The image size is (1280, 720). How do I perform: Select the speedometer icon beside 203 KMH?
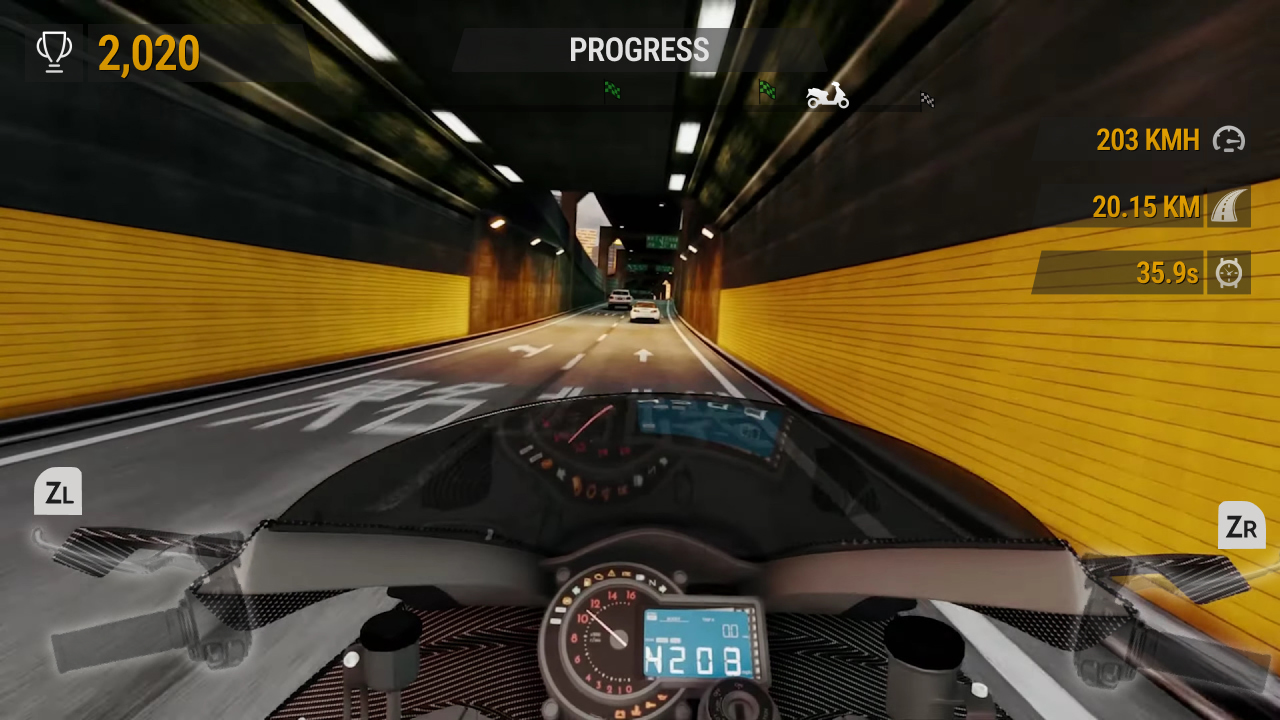coord(1228,141)
